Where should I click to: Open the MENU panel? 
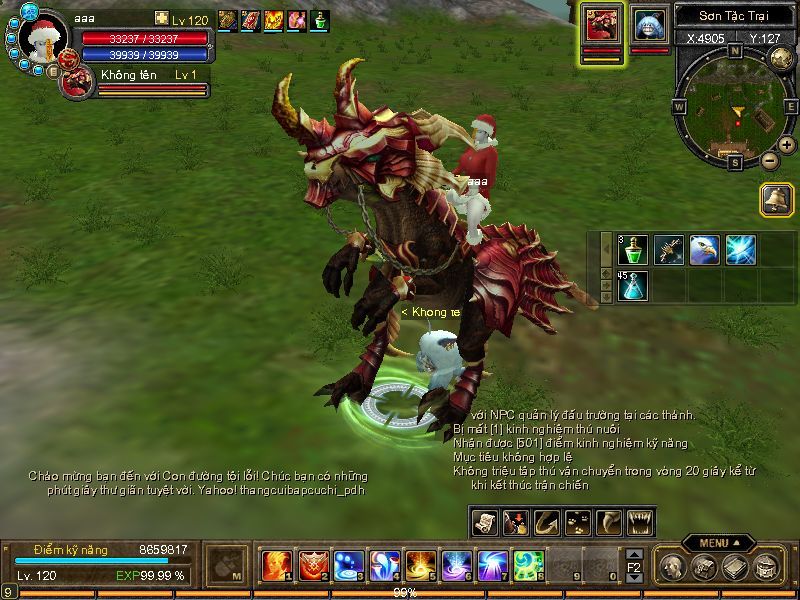pos(718,543)
